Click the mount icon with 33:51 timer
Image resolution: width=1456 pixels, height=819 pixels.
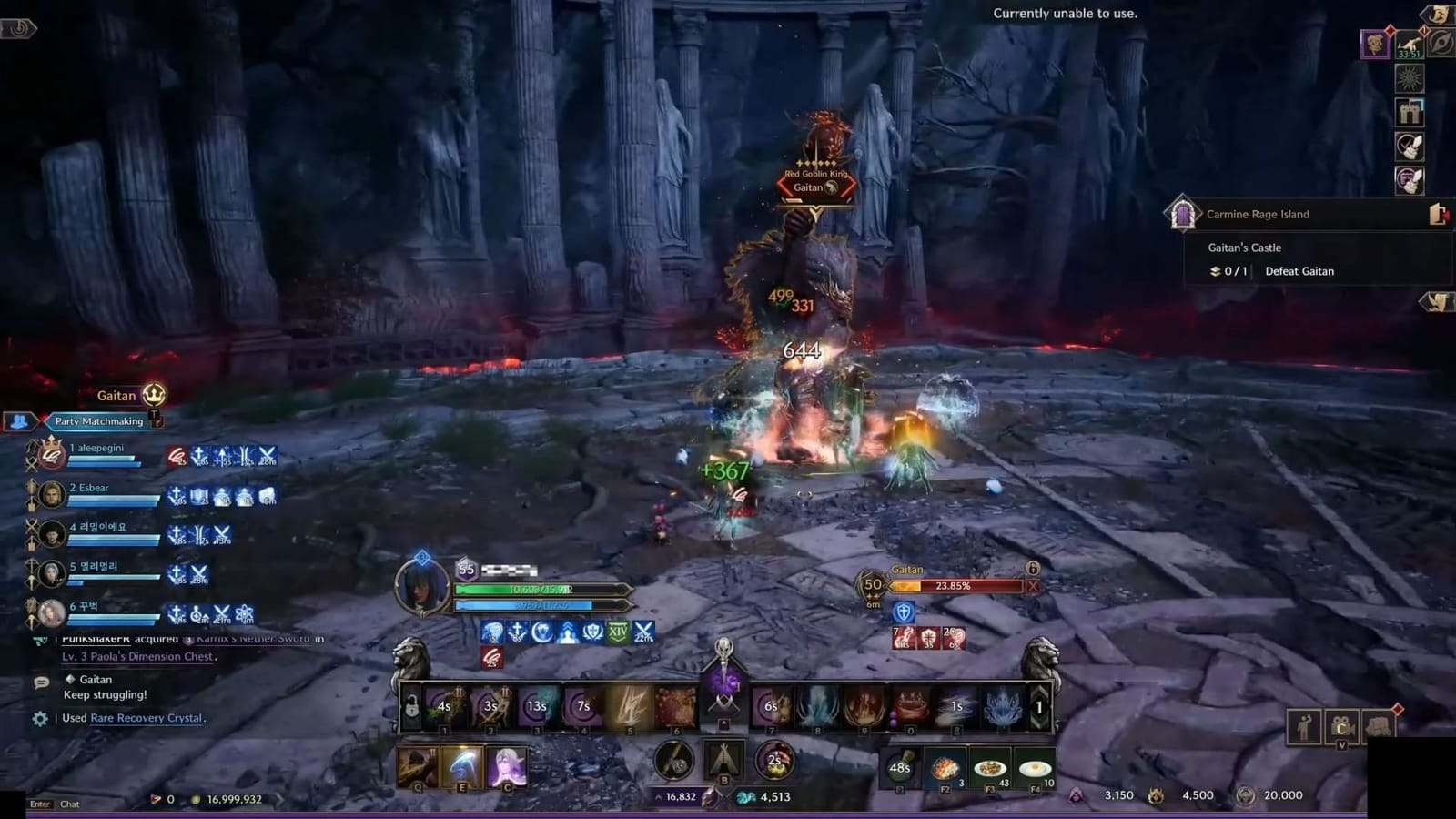click(x=1408, y=44)
